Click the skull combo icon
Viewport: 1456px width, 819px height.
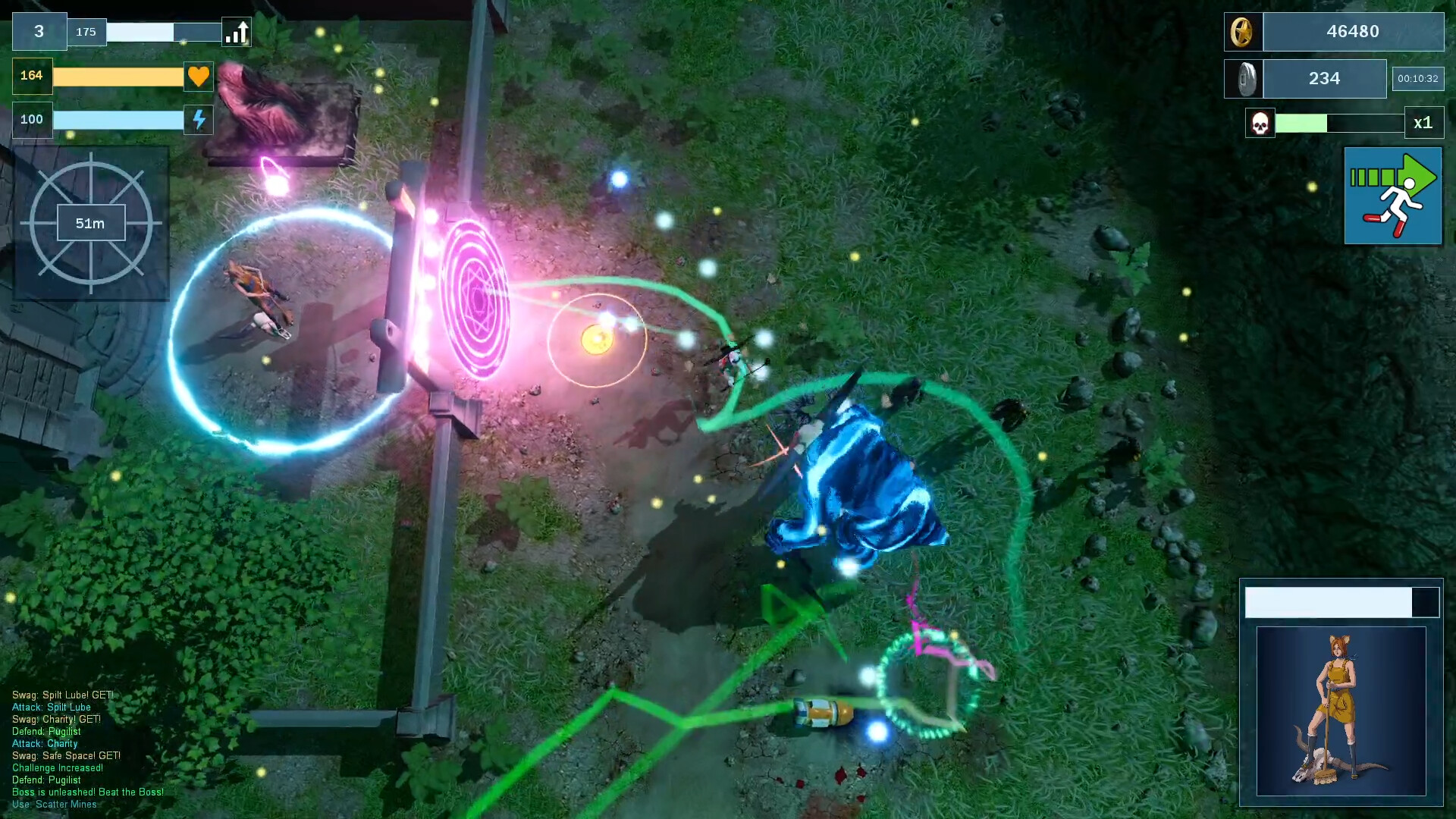tap(1259, 123)
